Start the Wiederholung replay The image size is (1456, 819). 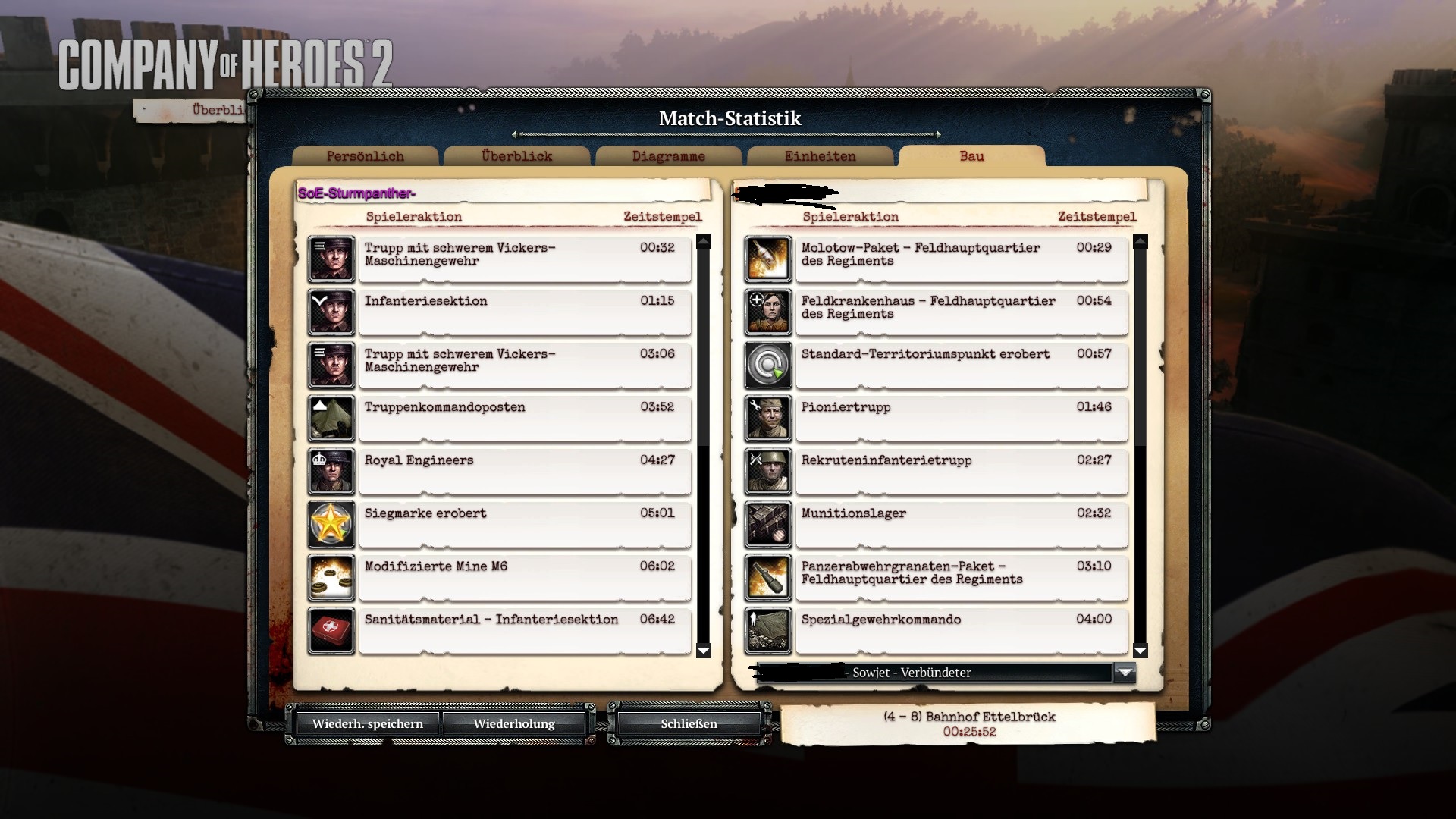click(513, 723)
